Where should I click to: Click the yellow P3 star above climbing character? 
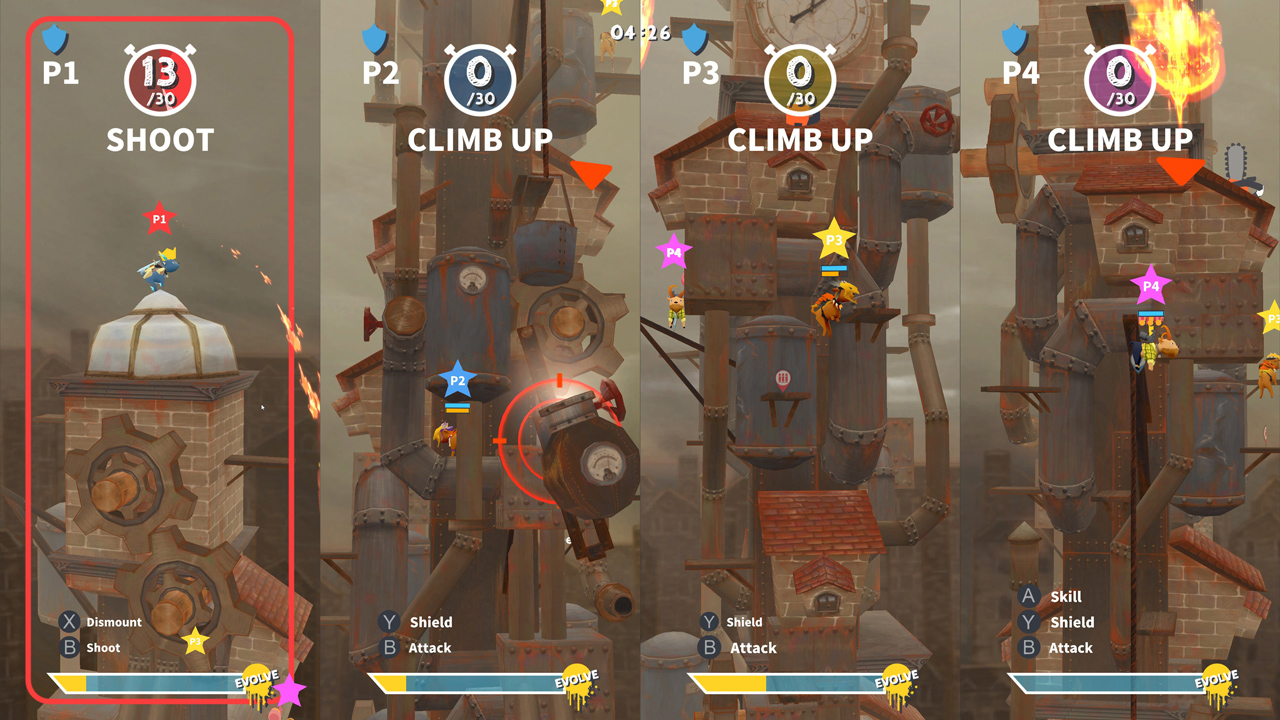832,240
